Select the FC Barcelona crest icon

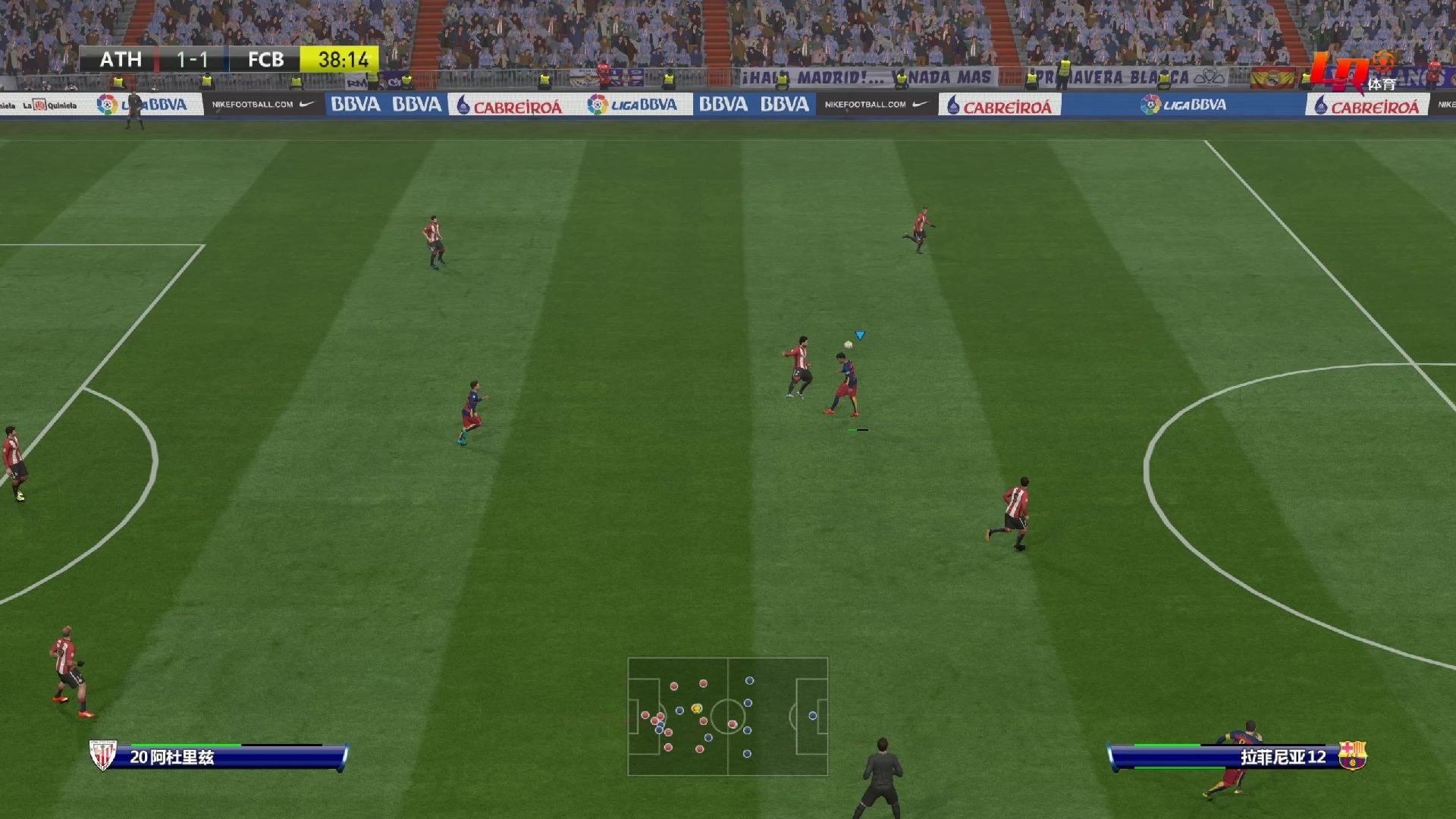(x=1351, y=755)
